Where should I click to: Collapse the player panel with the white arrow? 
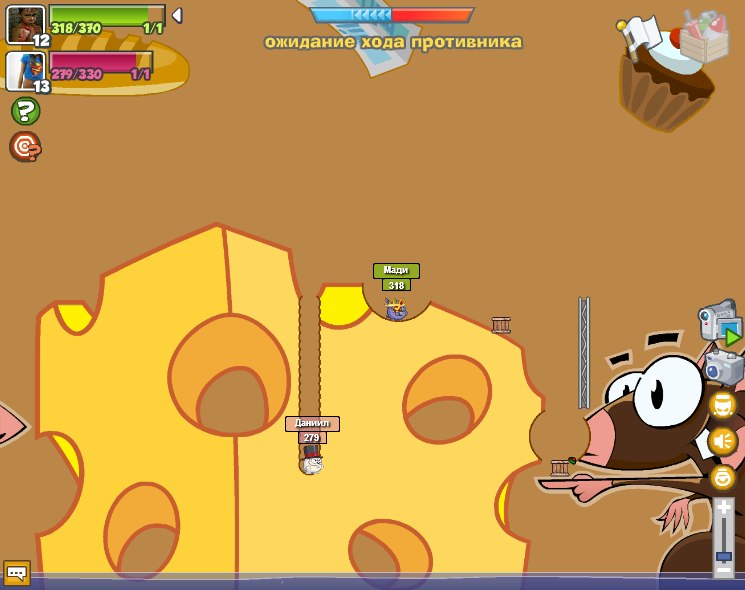(x=177, y=15)
